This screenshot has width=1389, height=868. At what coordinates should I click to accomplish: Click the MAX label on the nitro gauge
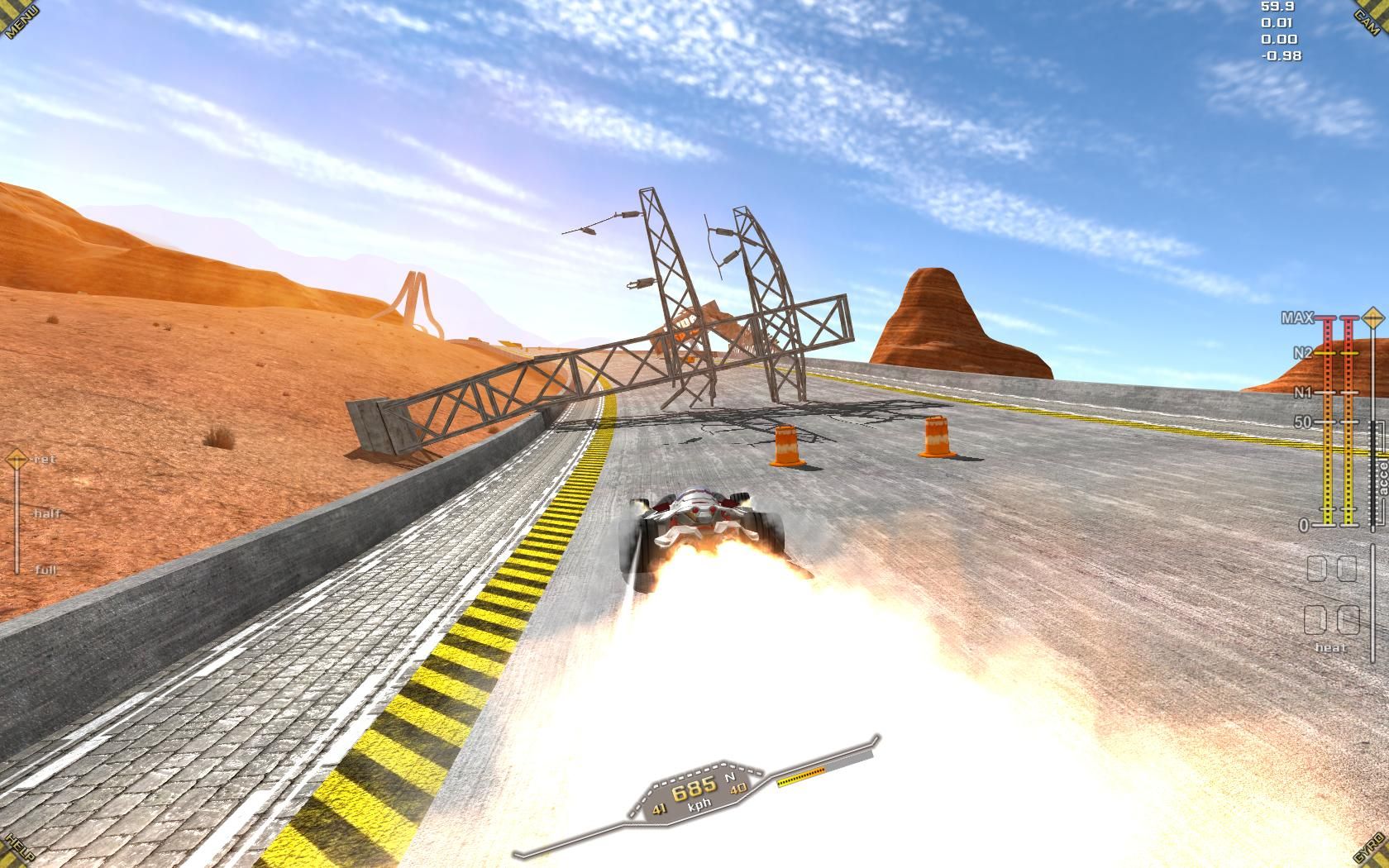coord(1296,316)
